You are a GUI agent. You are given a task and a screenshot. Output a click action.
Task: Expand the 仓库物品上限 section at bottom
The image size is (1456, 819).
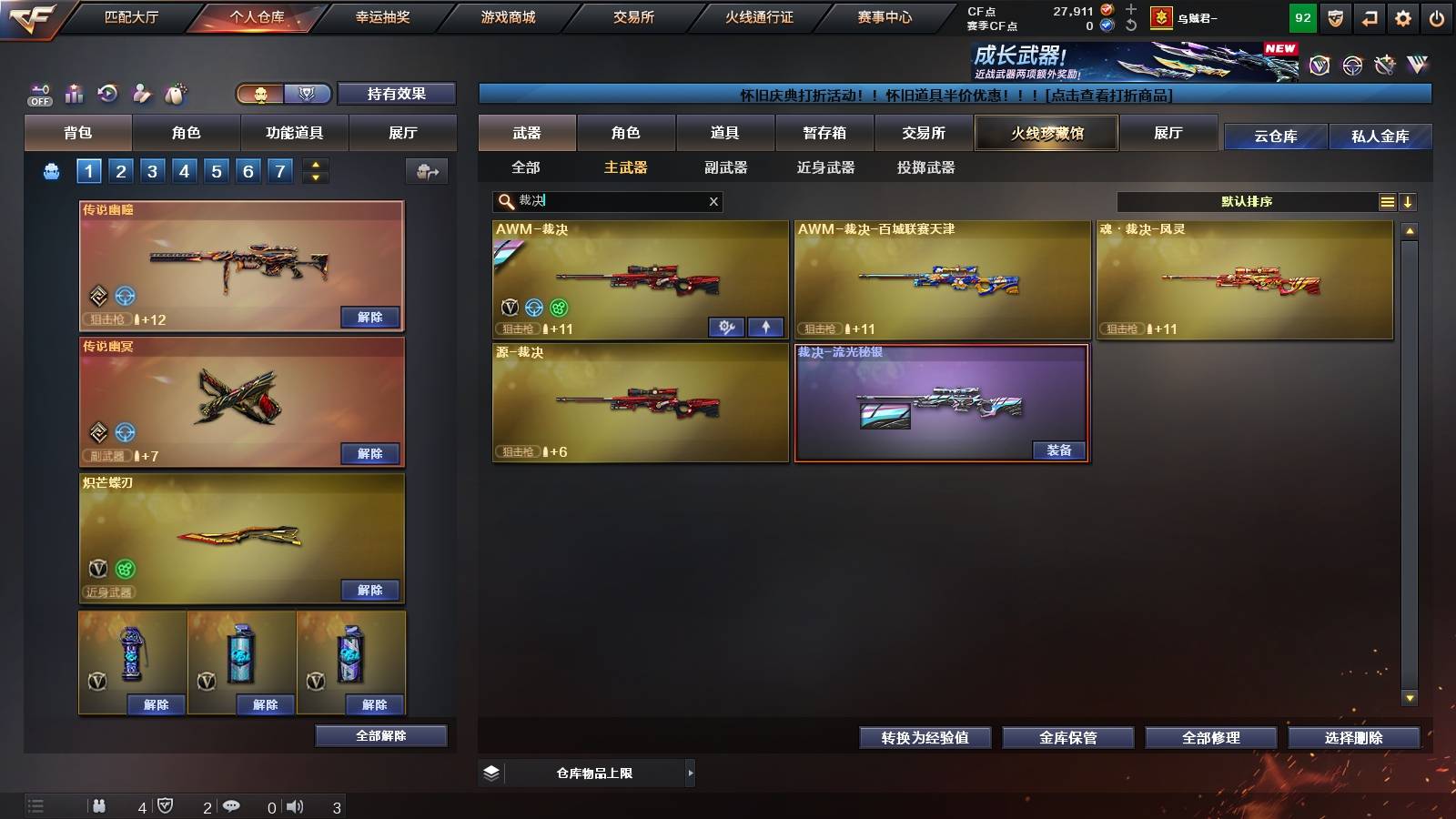[689, 772]
